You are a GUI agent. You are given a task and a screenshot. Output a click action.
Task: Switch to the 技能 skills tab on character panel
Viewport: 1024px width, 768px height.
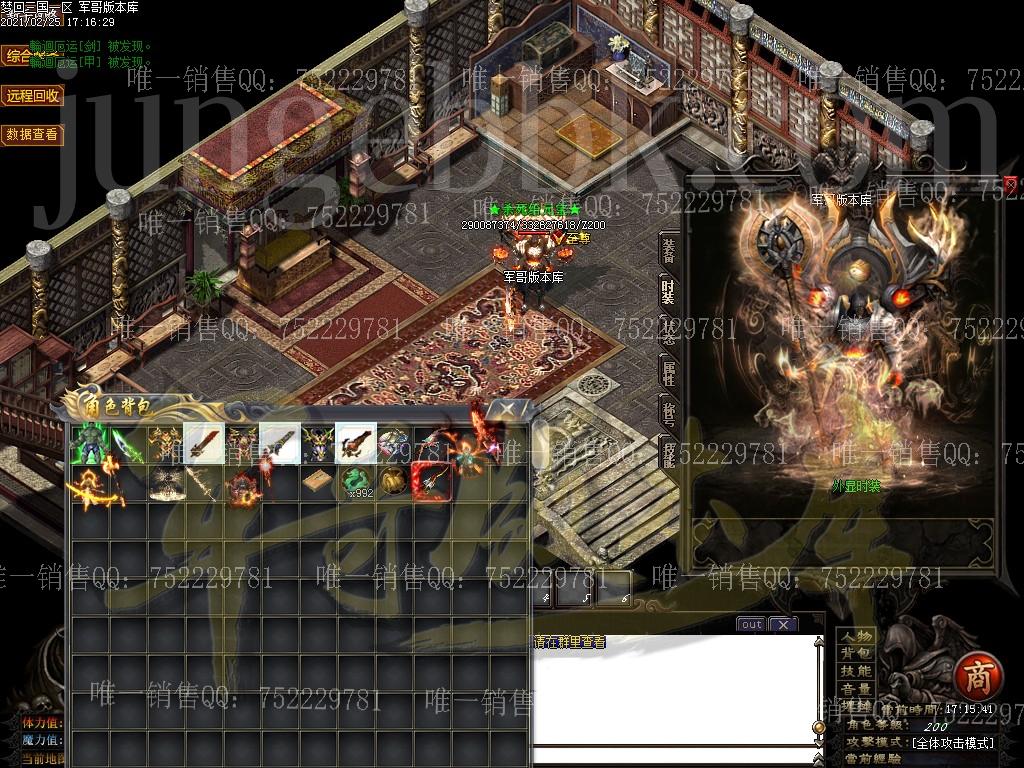[x=668, y=452]
